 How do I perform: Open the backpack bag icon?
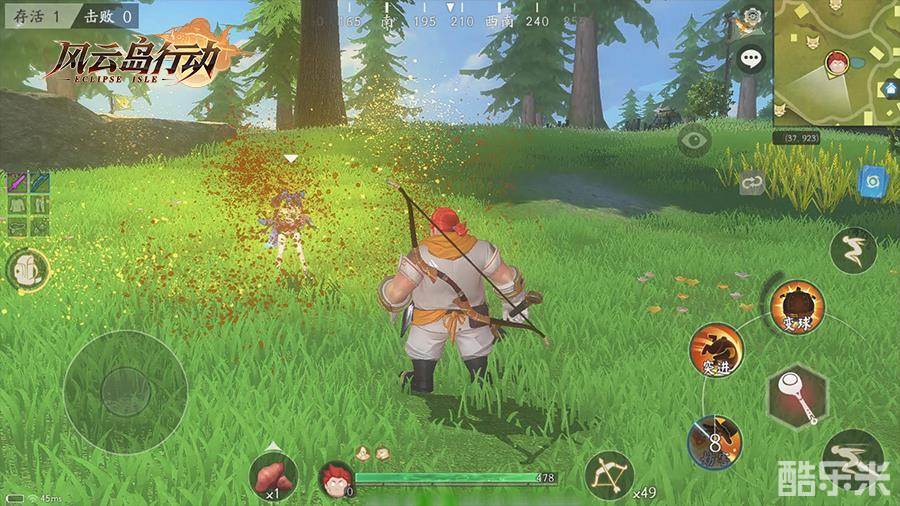click(x=29, y=269)
